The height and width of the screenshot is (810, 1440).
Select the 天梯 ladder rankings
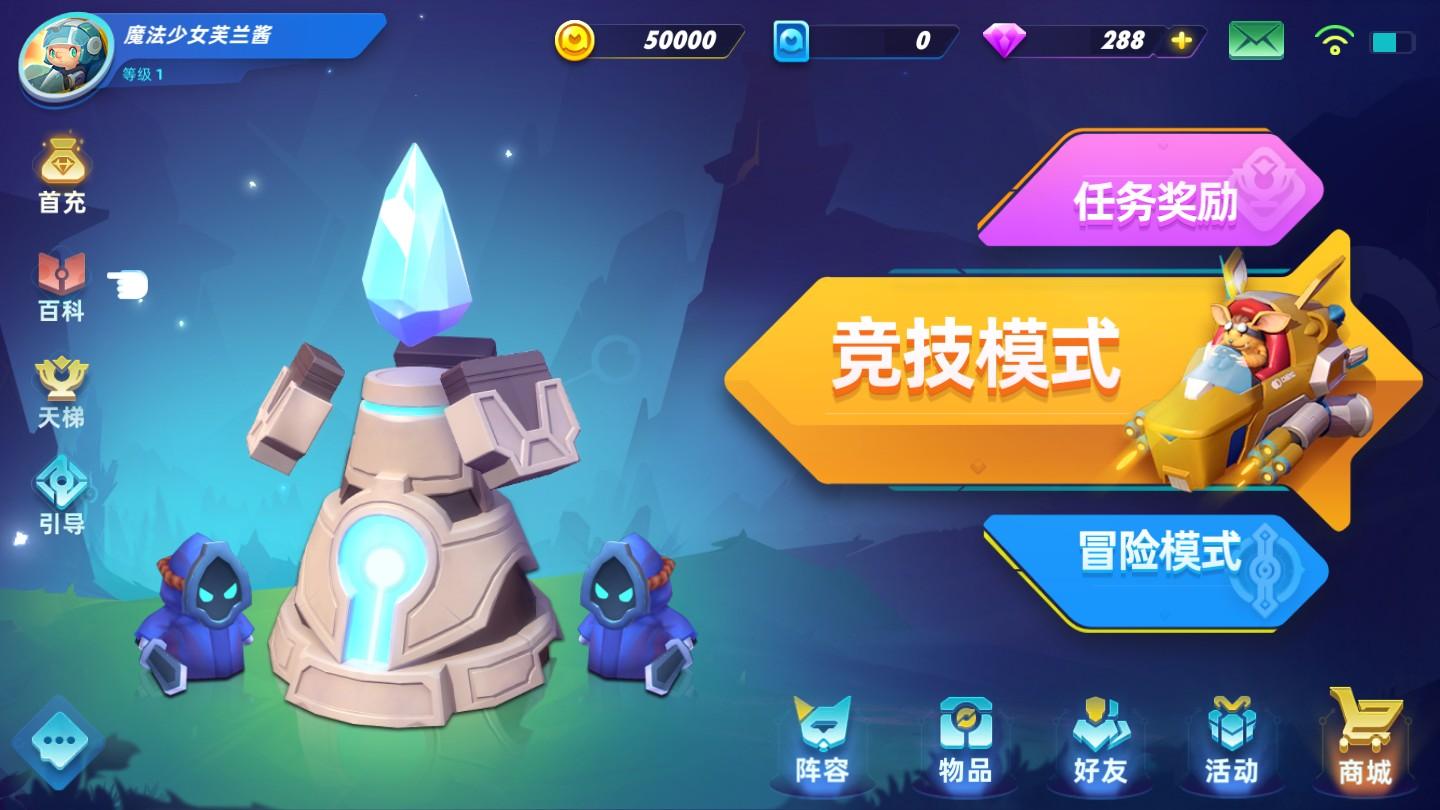pyautogui.click(x=60, y=390)
